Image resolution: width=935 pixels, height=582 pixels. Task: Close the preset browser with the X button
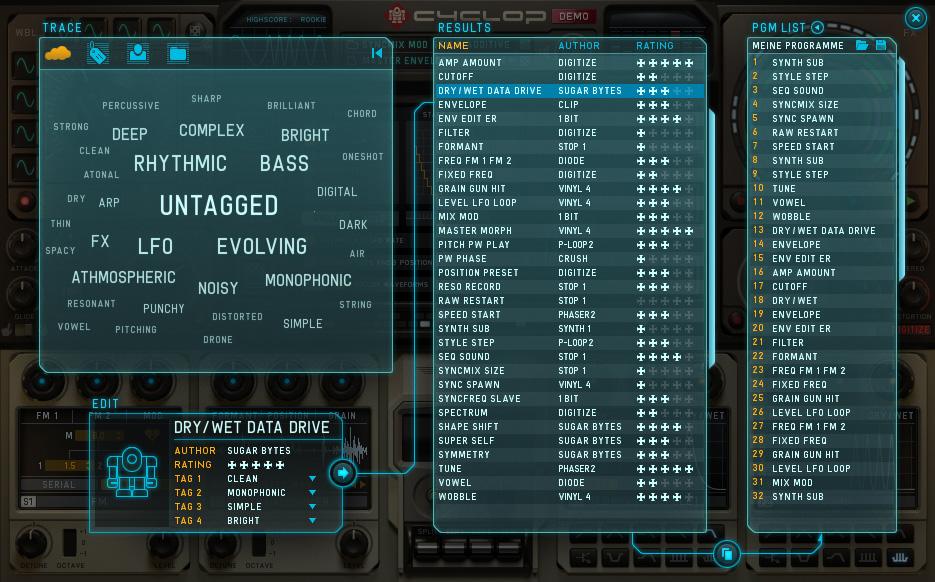915,18
